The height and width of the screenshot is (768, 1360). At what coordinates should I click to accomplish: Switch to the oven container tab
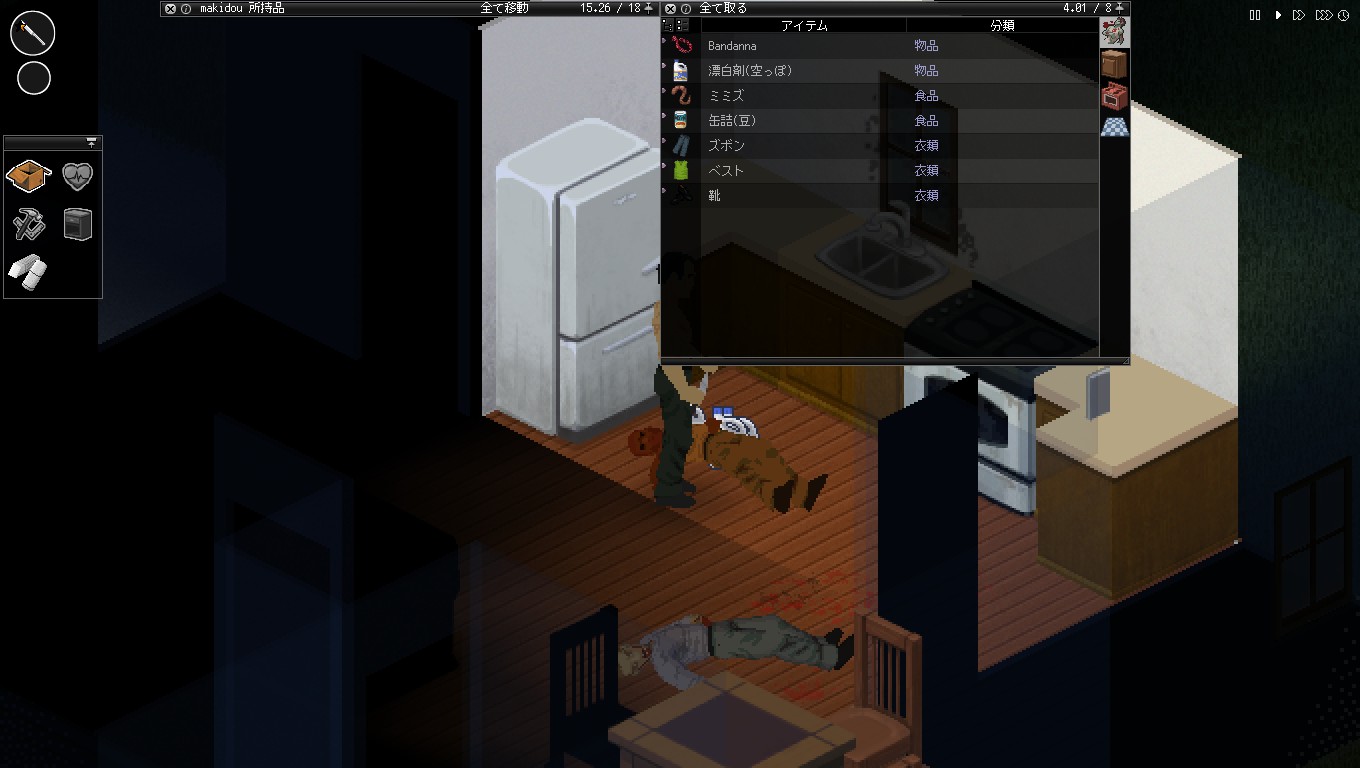tap(1114, 95)
